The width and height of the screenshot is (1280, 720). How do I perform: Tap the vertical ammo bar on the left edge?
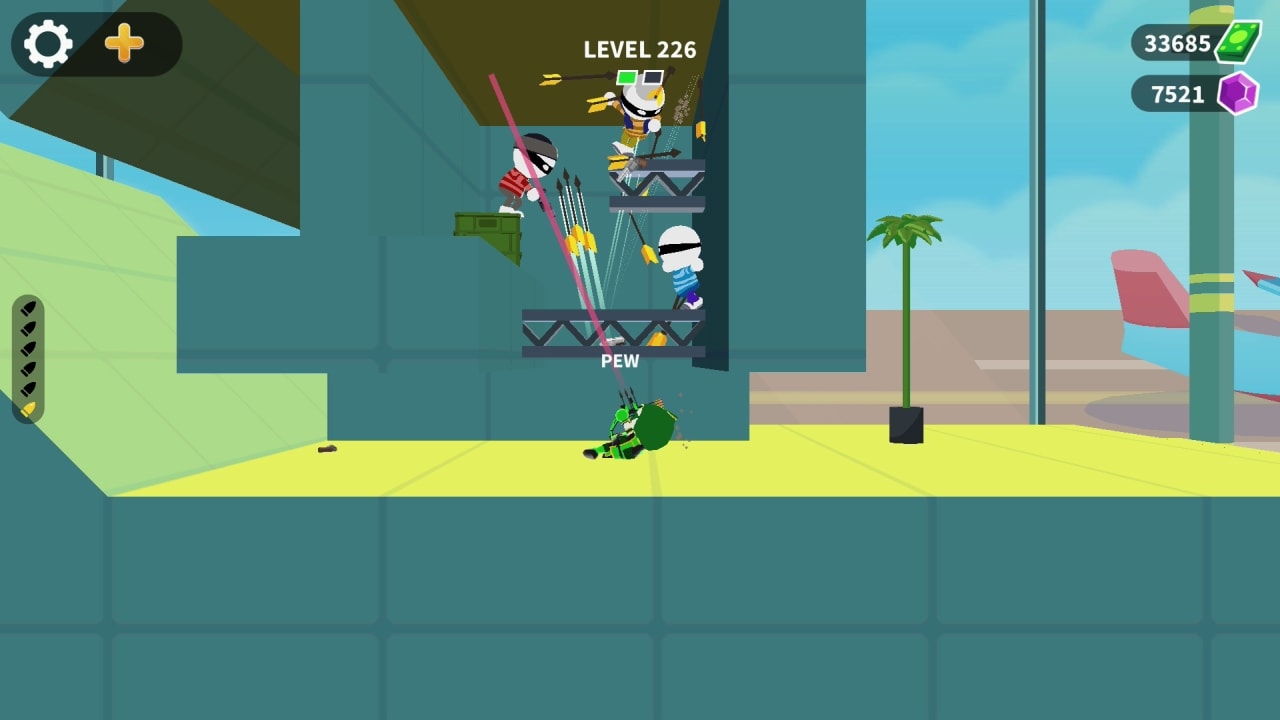point(27,355)
